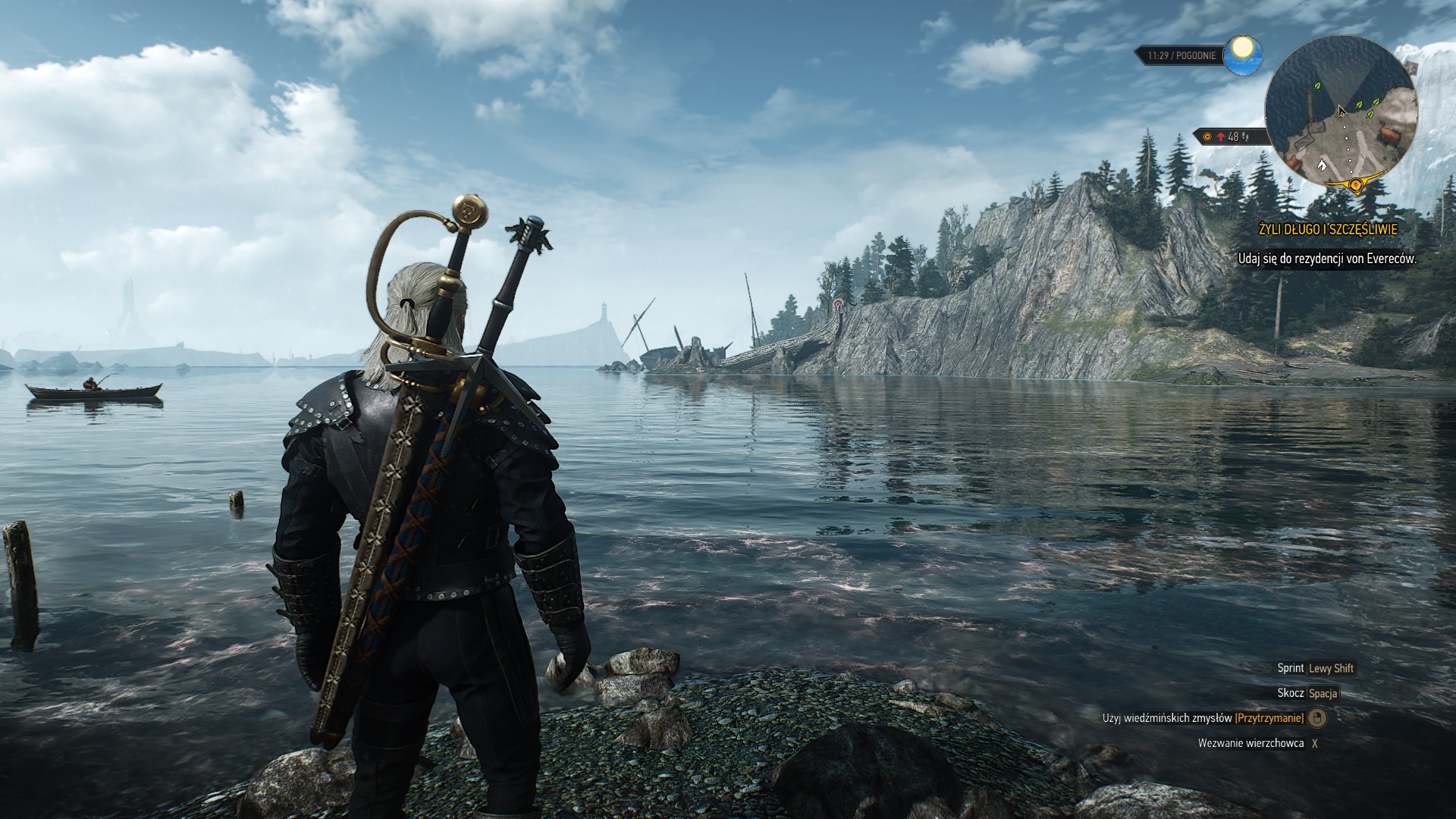Screen dimensions: 1456x819
Task: Click the objective Udaj się do rezydencji von Evereców
Action: (x=1327, y=259)
